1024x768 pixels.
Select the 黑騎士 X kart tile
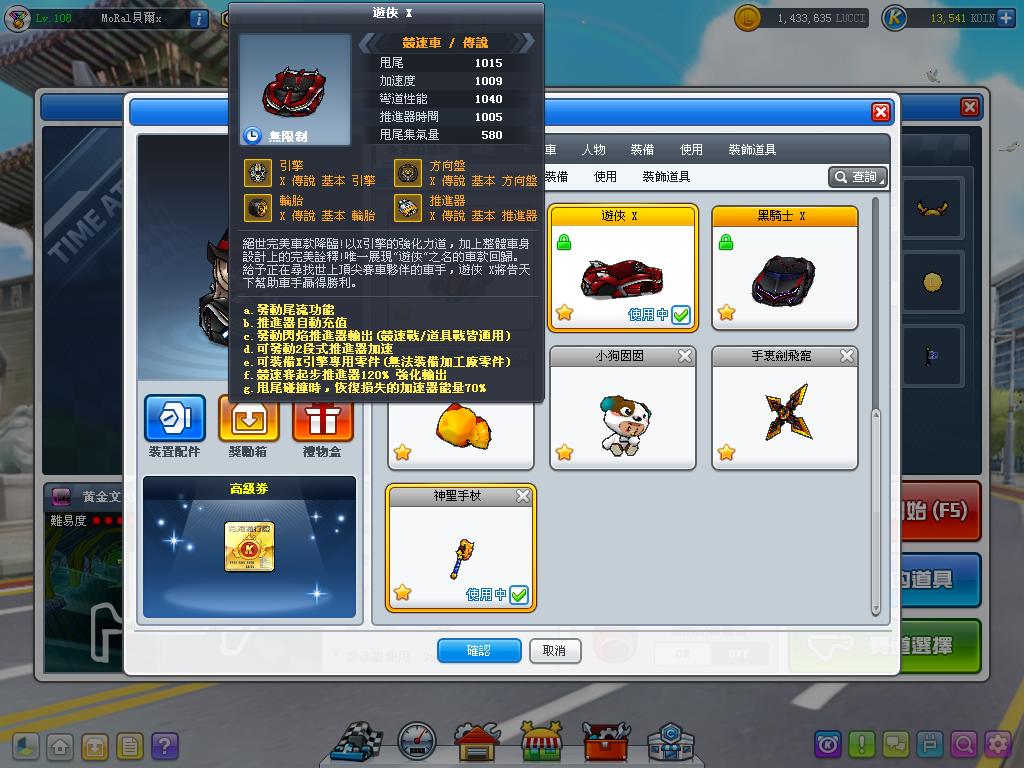pyautogui.click(x=784, y=268)
